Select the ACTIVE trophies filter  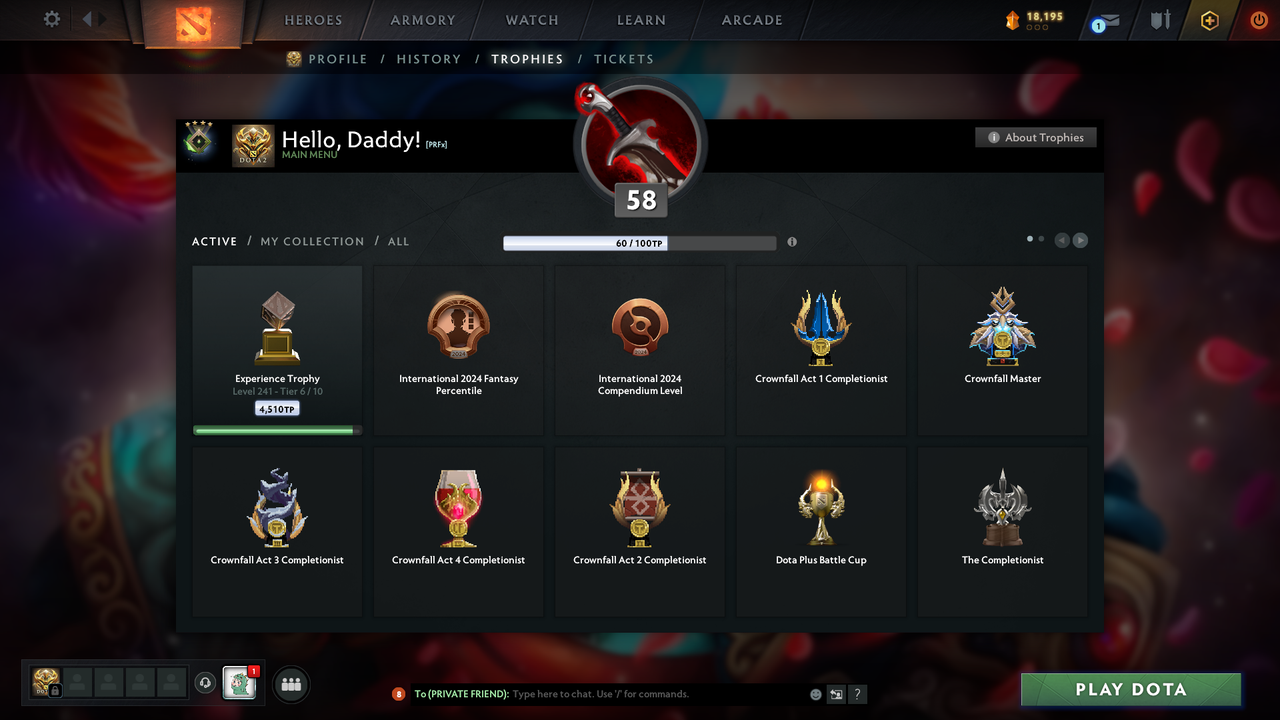tap(214, 241)
